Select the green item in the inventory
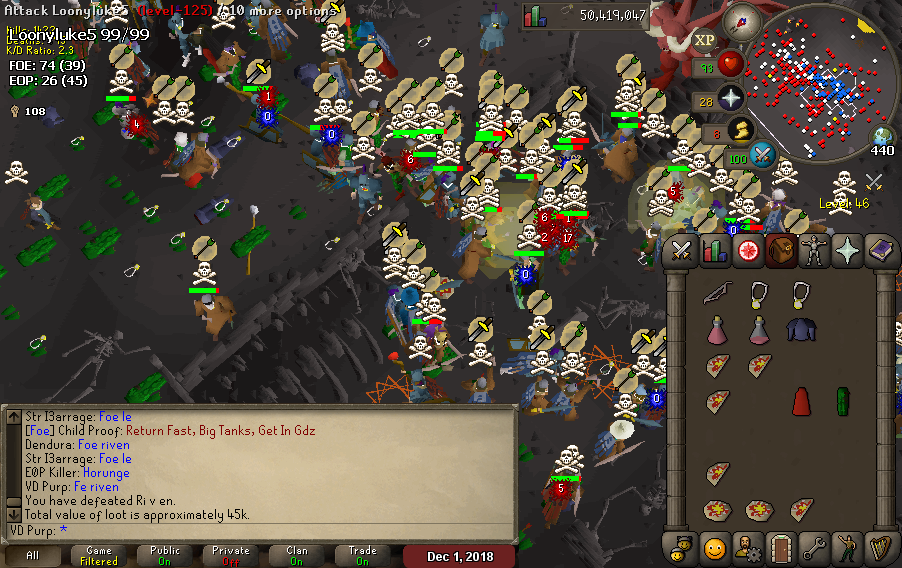The width and height of the screenshot is (902, 568). 842,402
